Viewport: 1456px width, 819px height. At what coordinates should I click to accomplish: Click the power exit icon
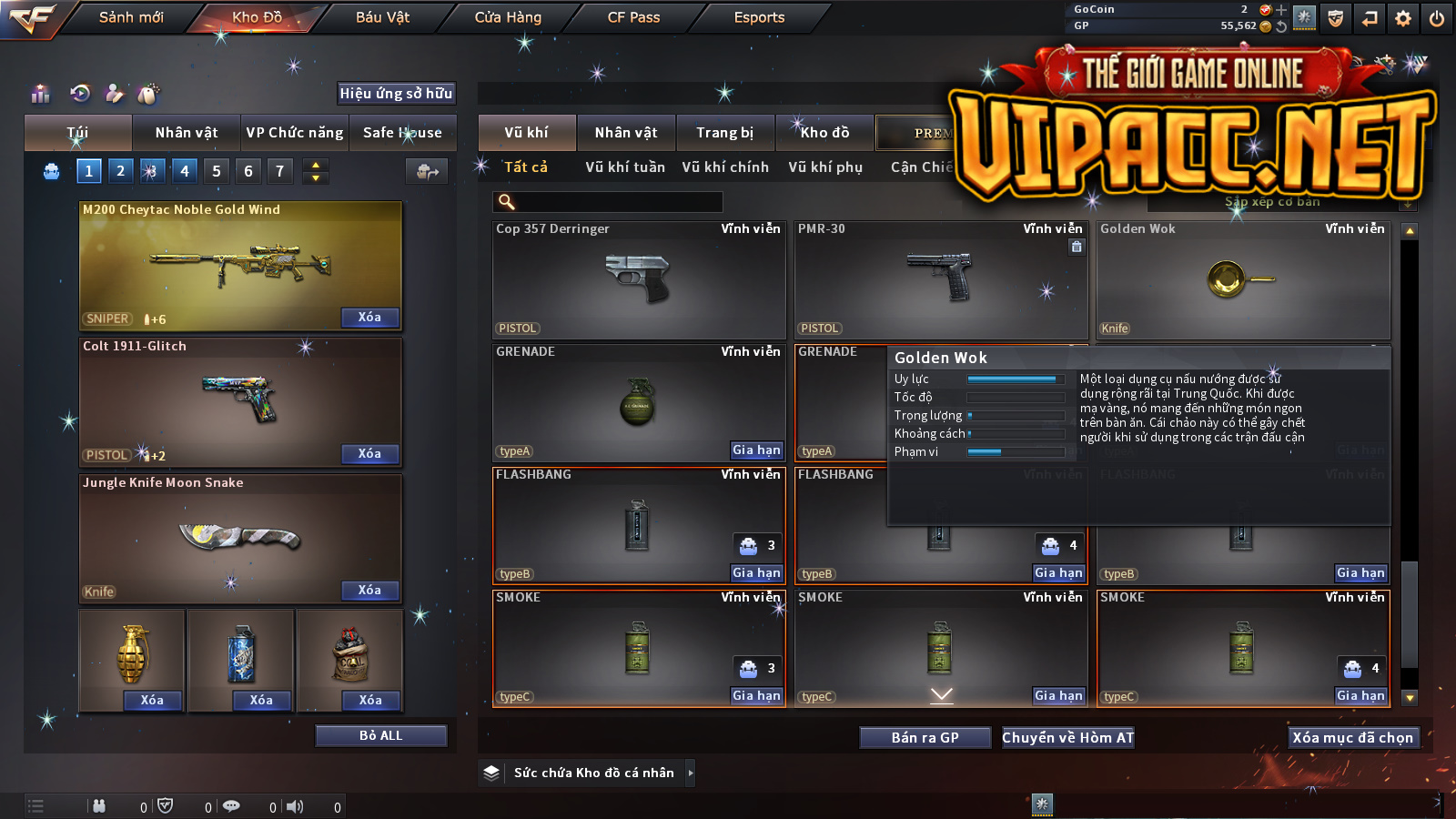pyautogui.click(x=1437, y=18)
